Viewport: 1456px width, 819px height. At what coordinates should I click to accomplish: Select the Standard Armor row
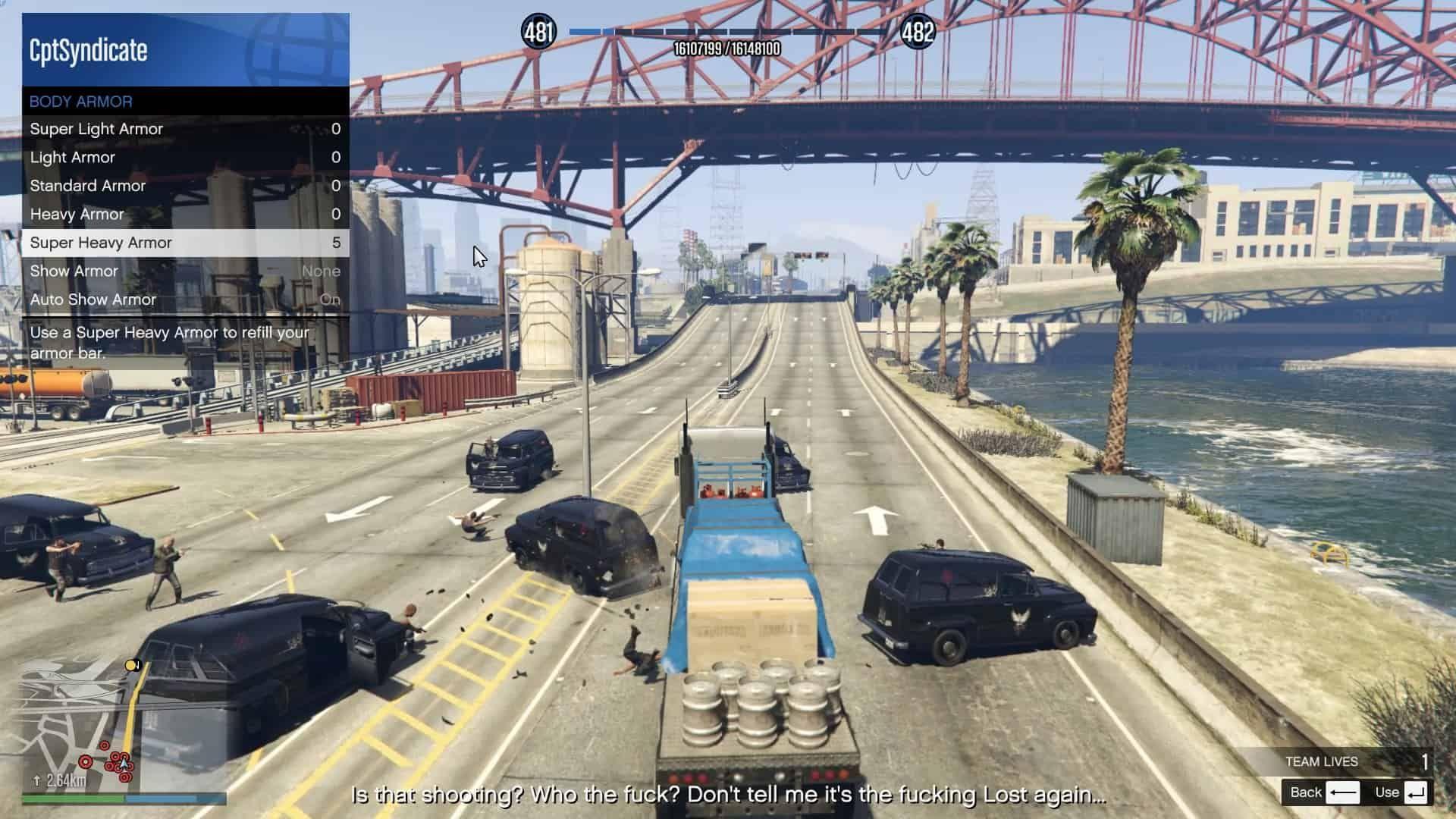[185, 186]
